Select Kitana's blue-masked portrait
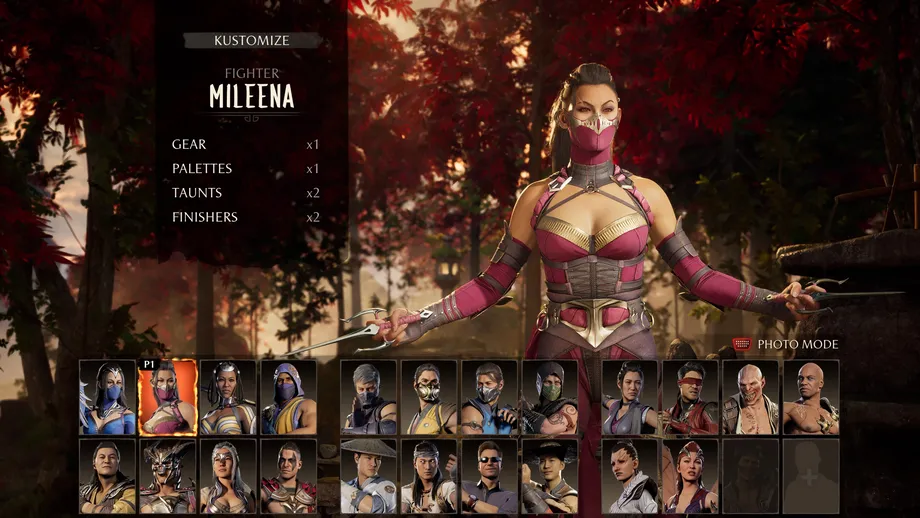The width and height of the screenshot is (920, 518). pyautogui.click(x=108, y=398)
